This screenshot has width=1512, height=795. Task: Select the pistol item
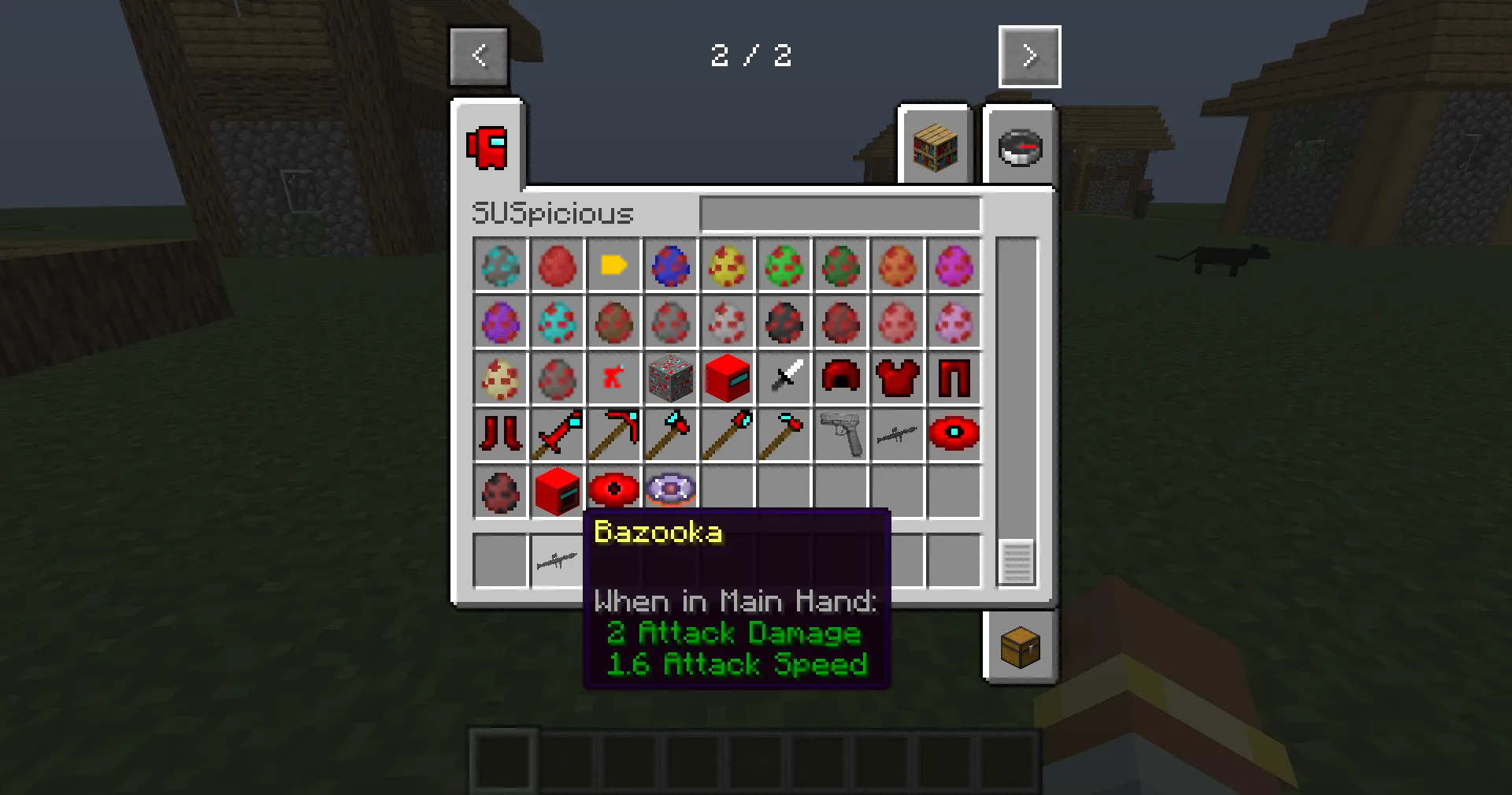click(x=841, y=434)
